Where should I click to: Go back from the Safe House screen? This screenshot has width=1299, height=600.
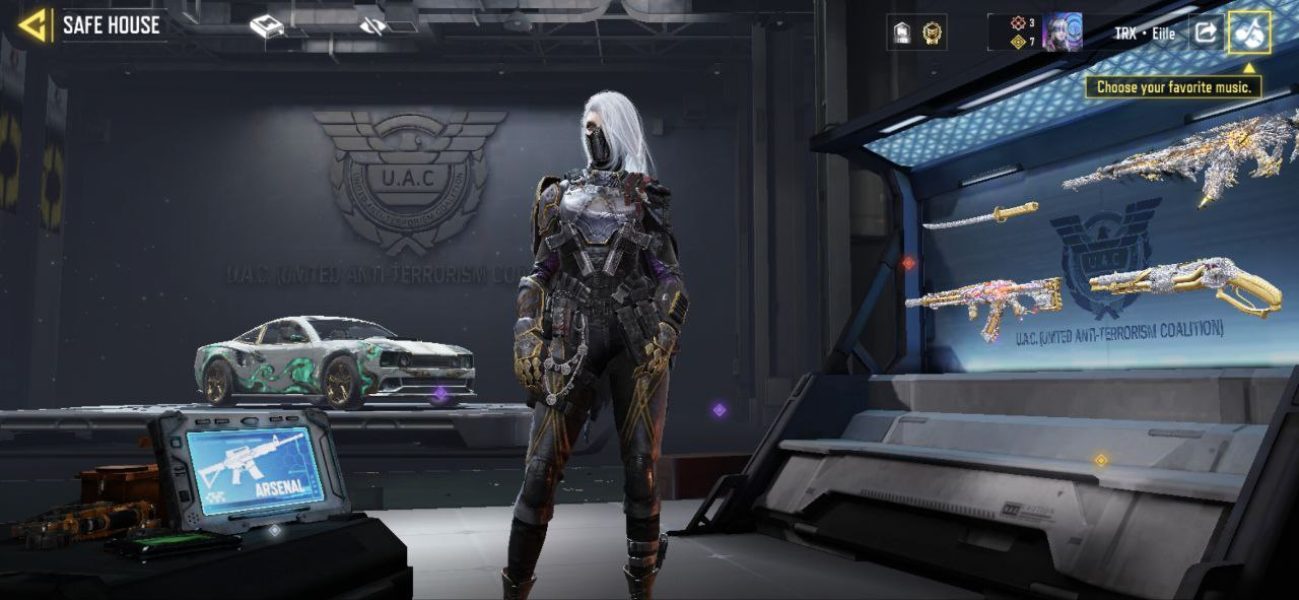pos(34,25)
